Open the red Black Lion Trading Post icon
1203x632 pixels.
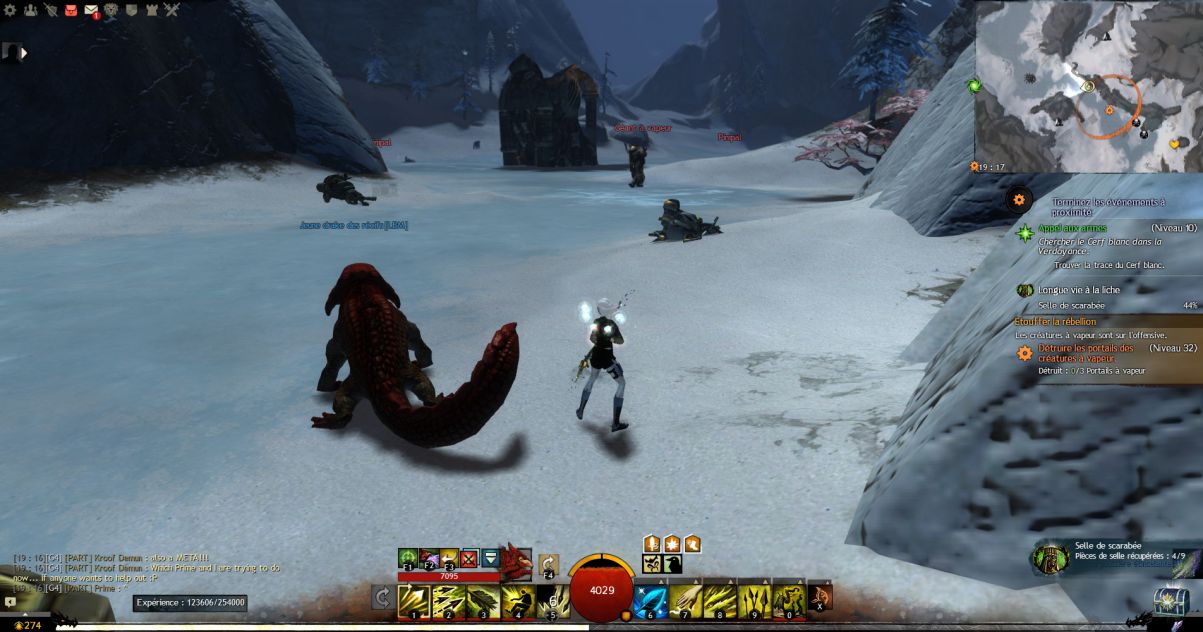pyautogui.click(x=71, y=10)
